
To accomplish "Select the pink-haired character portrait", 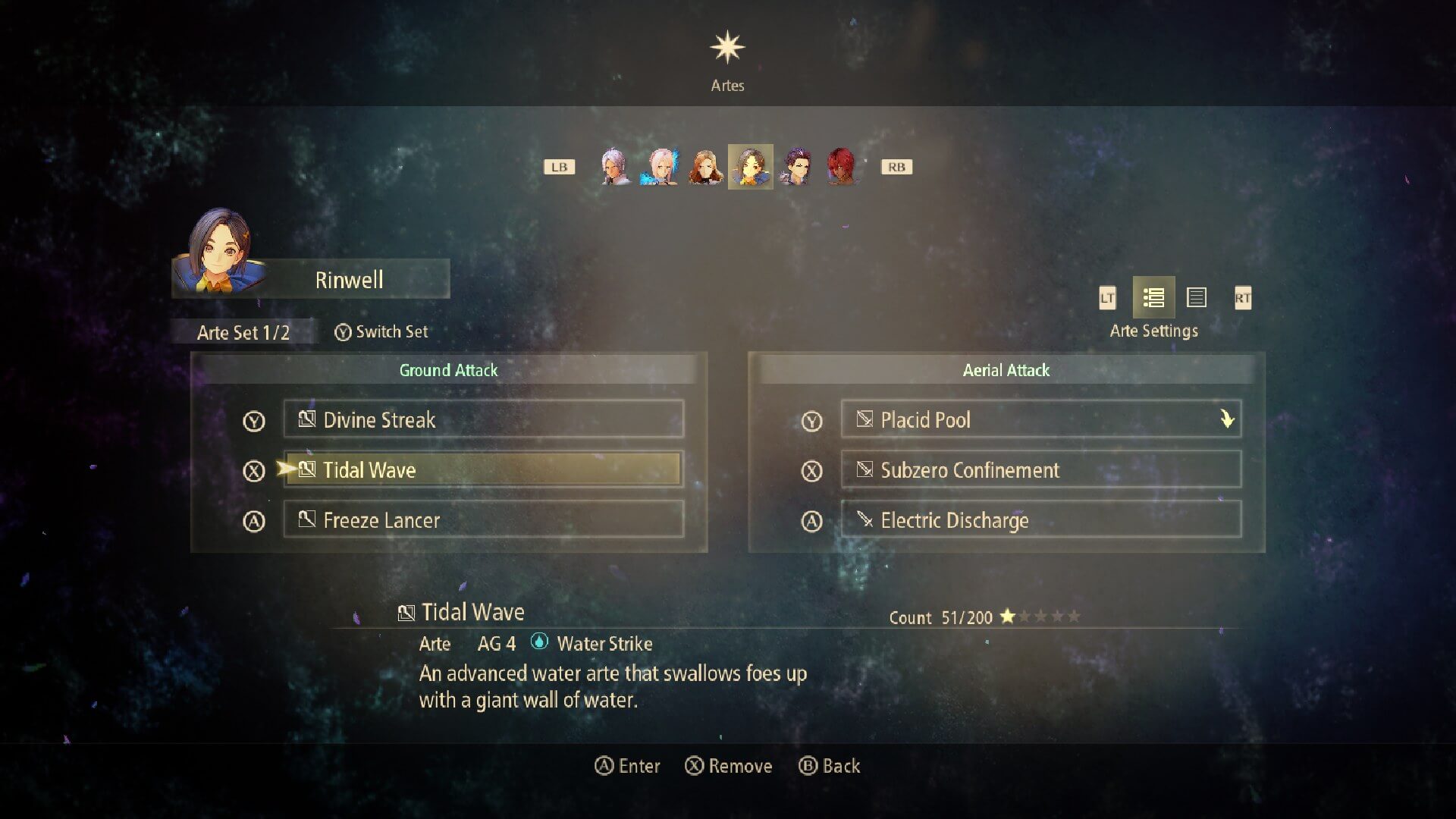I will pos(661,167).
